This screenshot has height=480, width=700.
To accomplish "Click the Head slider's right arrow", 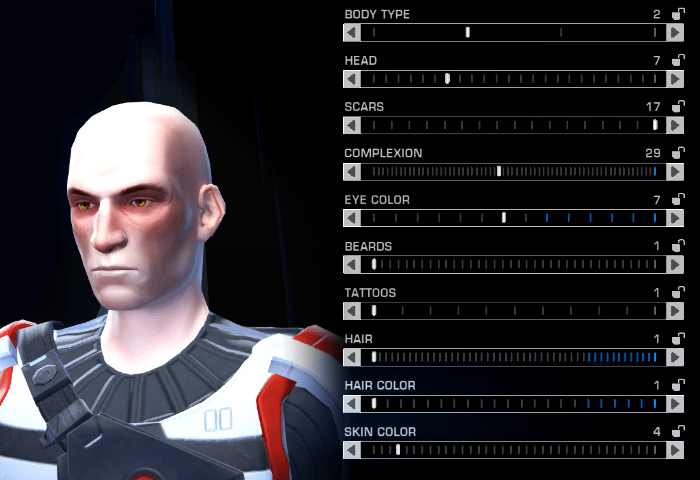I will (676, 78).
